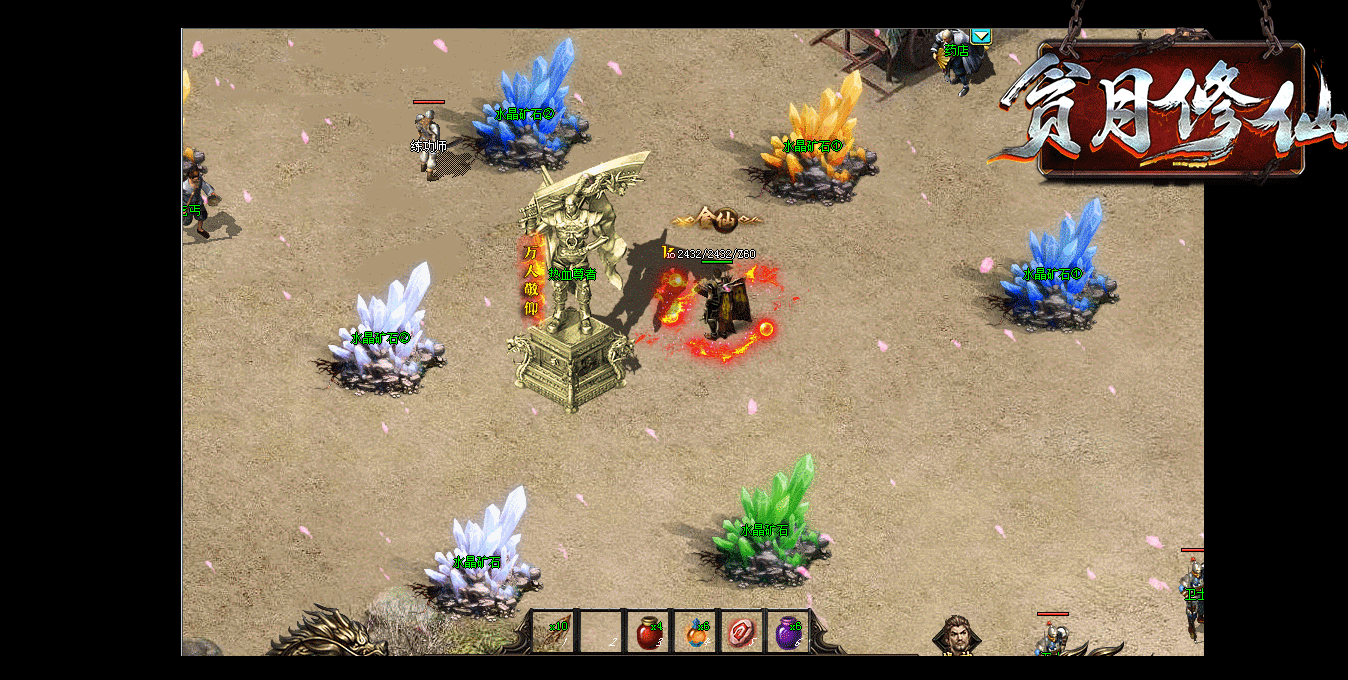Click the cyan dropdown arrow button
1348x680 pixels.
click(x=982, y=37)
